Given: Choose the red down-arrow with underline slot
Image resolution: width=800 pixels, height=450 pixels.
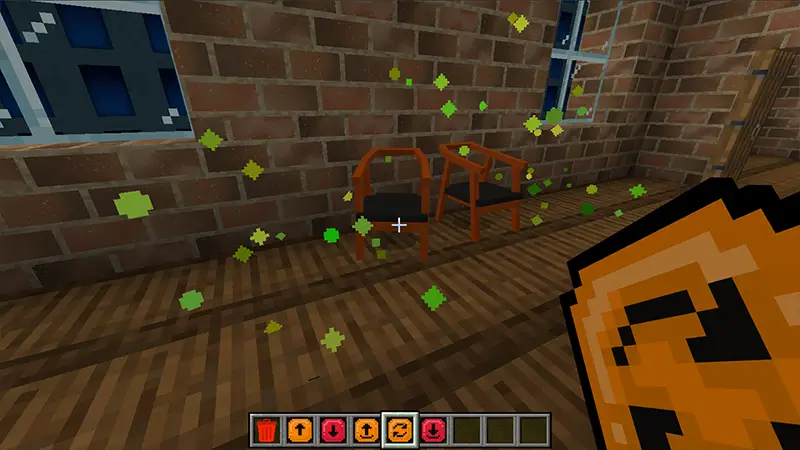Looking at the screenshot, I should pyautogui.click(x=433, y=431).
